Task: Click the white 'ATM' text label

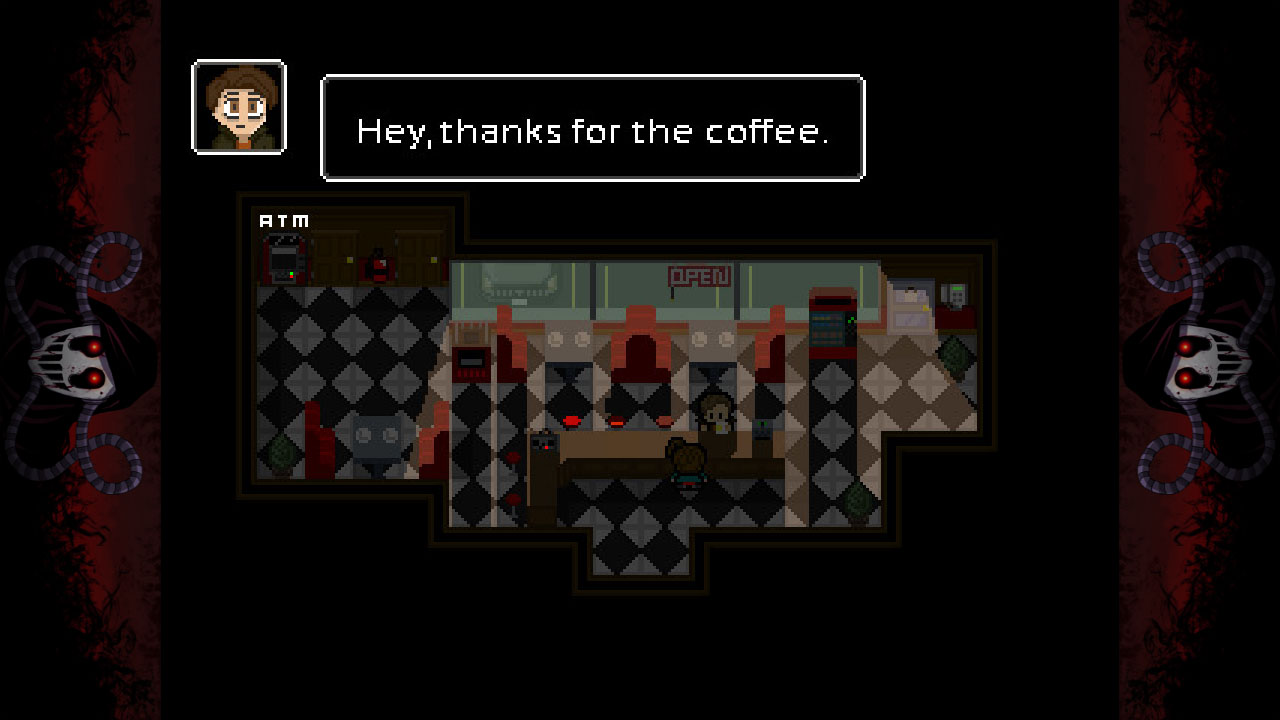Action: click(x=284, y=221)
